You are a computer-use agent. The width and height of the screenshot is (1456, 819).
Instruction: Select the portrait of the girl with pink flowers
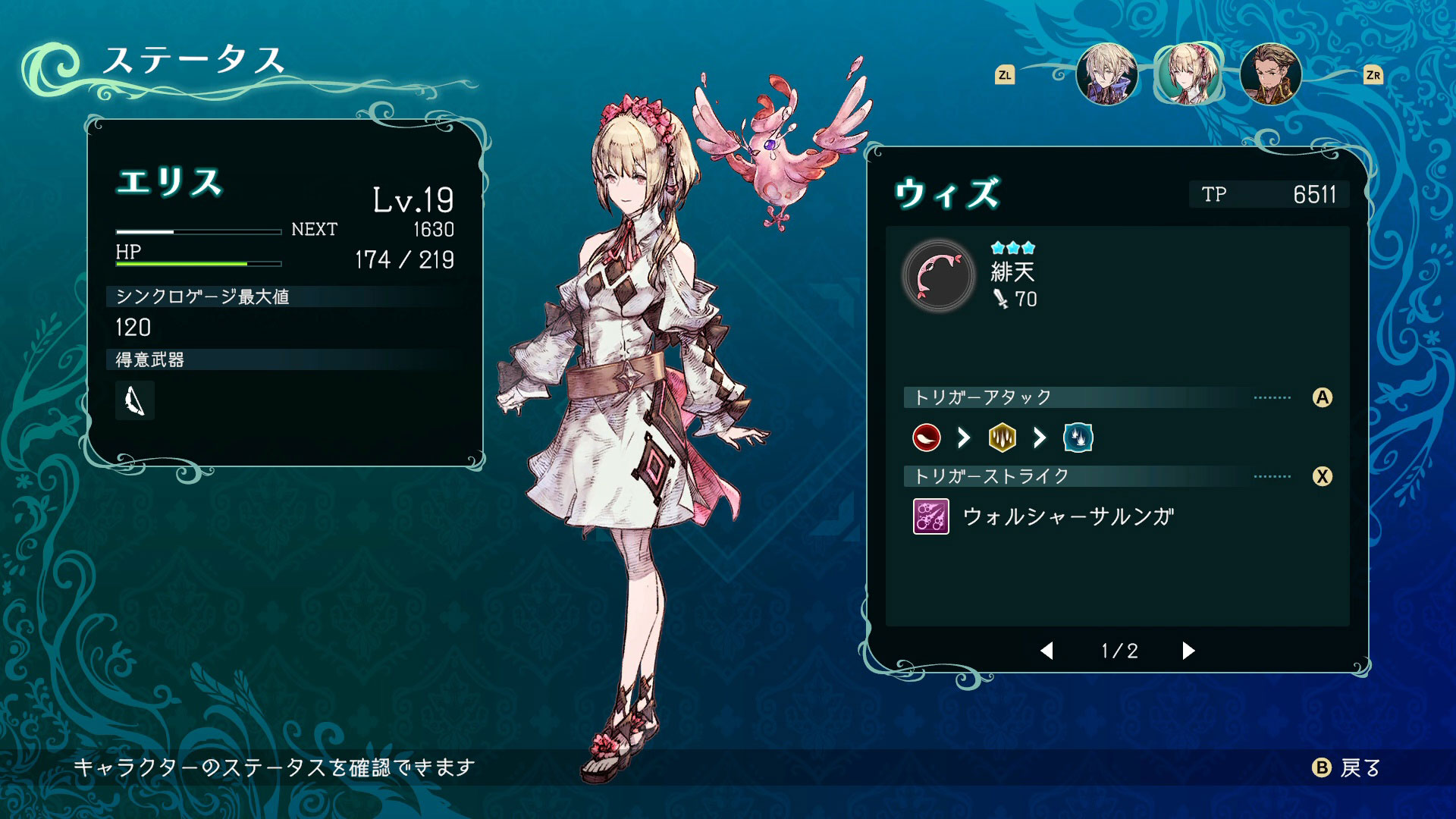click(1188, 74)
